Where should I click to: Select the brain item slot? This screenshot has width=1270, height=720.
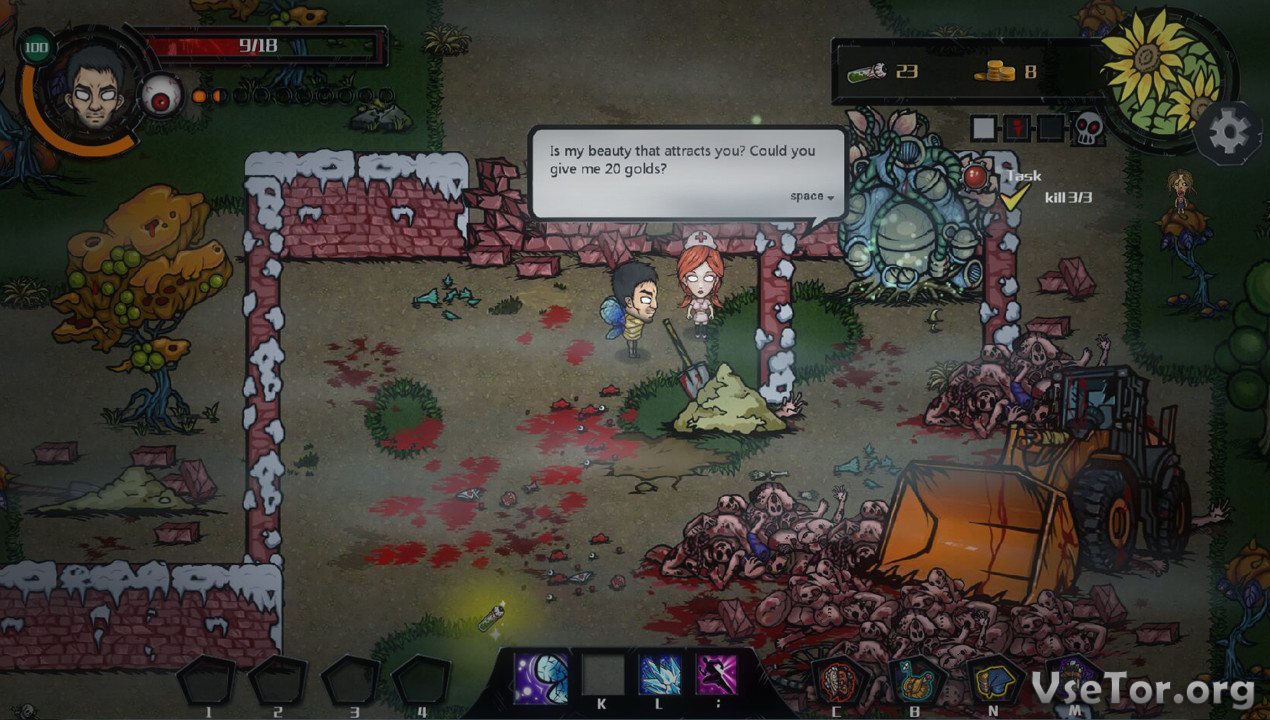click(x=837, y=681)
